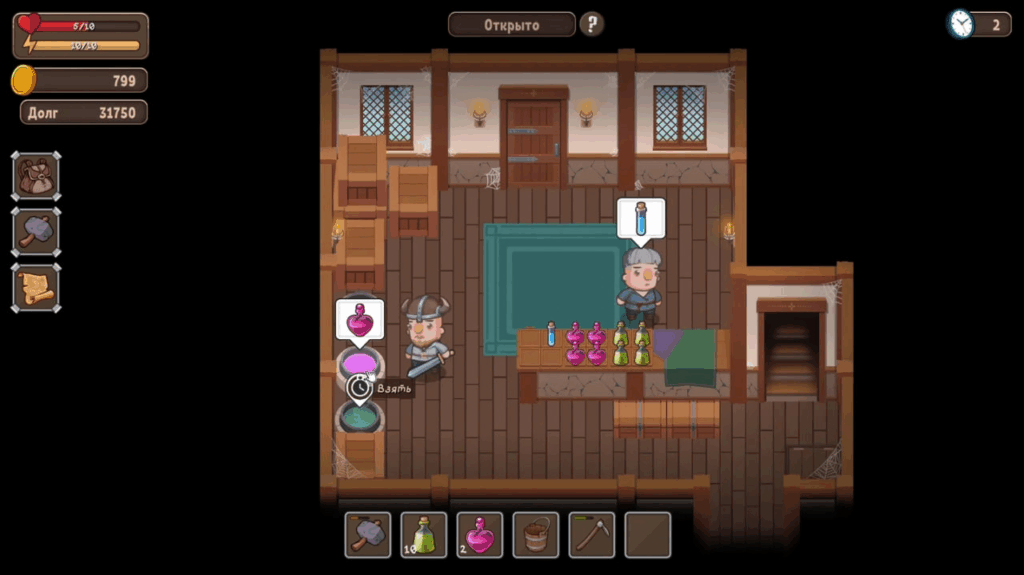This screenshot has width=1024, height=575.
Task: Select the wooden bucket hotbar slot
Action: coord(536,535)
